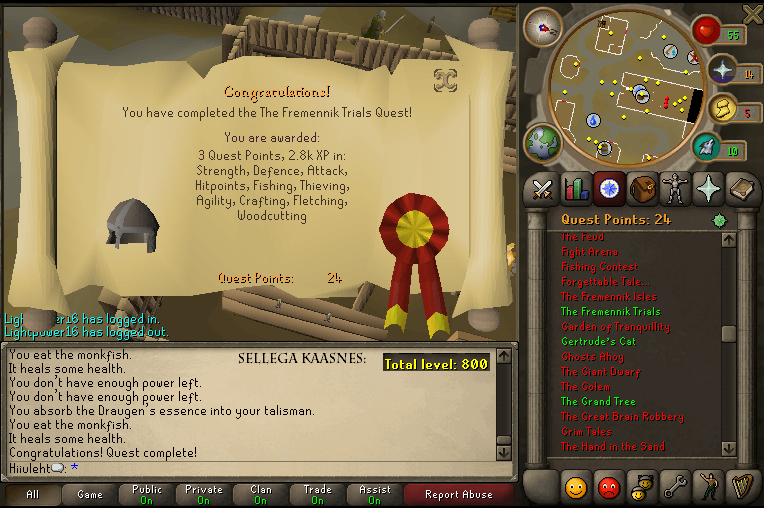The height and width of the screenshot is (508, 764).
Task: Open the Options wrench tab
Action: coord(675,487)
